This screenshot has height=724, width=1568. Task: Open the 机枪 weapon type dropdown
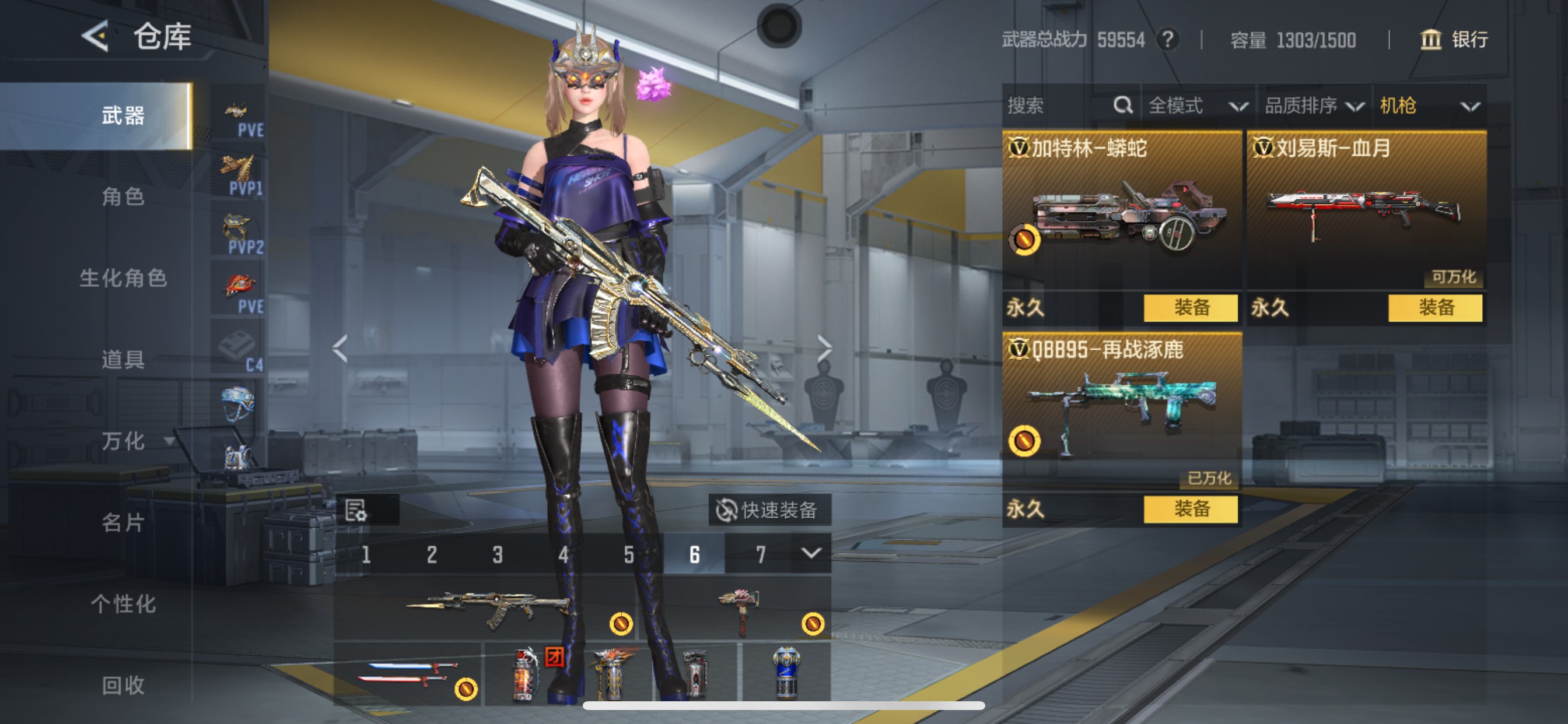pyautogui.click(x=1429, y=106)
